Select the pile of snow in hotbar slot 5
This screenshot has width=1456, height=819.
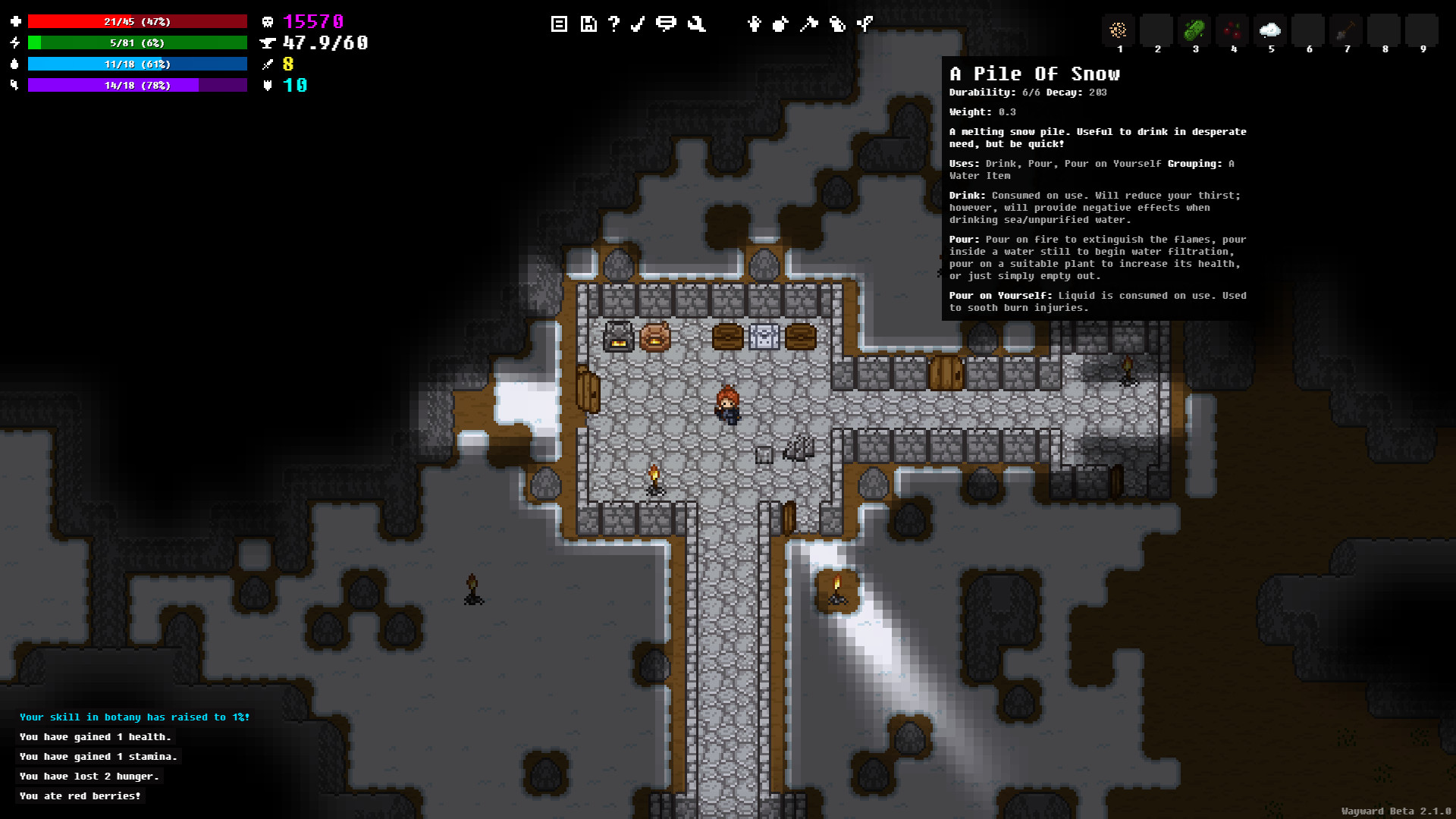[1270, 30]
